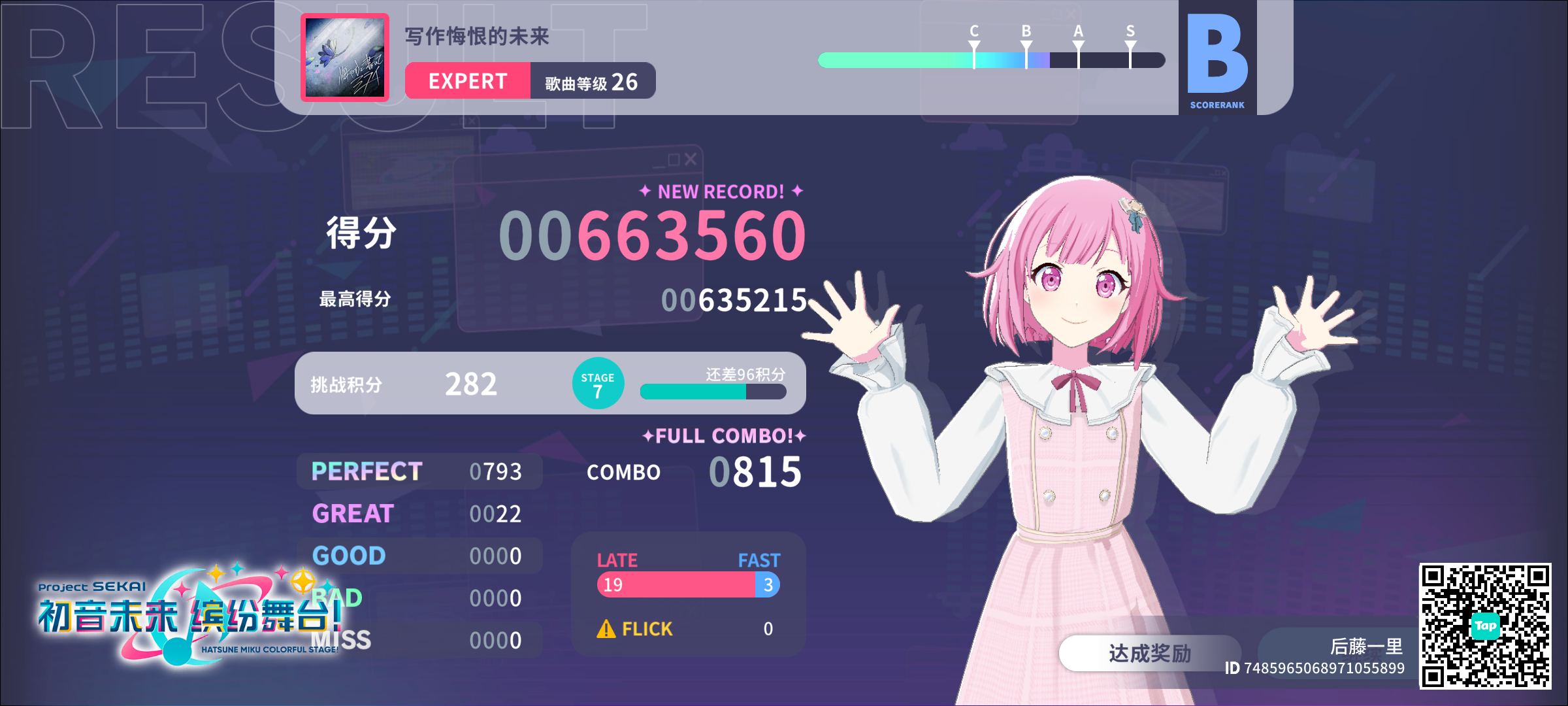Expand the PERFECT judgment count row

click(418, 470)
